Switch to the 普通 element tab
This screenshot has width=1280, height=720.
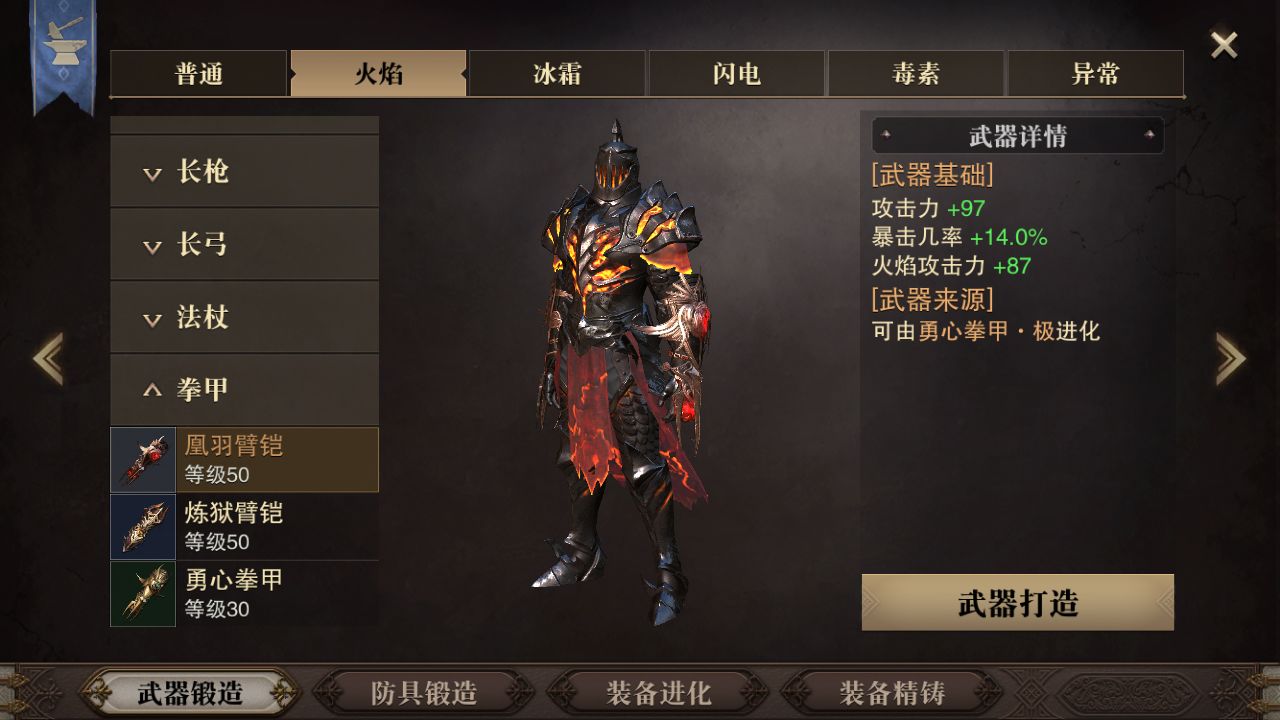pos(198,74)
